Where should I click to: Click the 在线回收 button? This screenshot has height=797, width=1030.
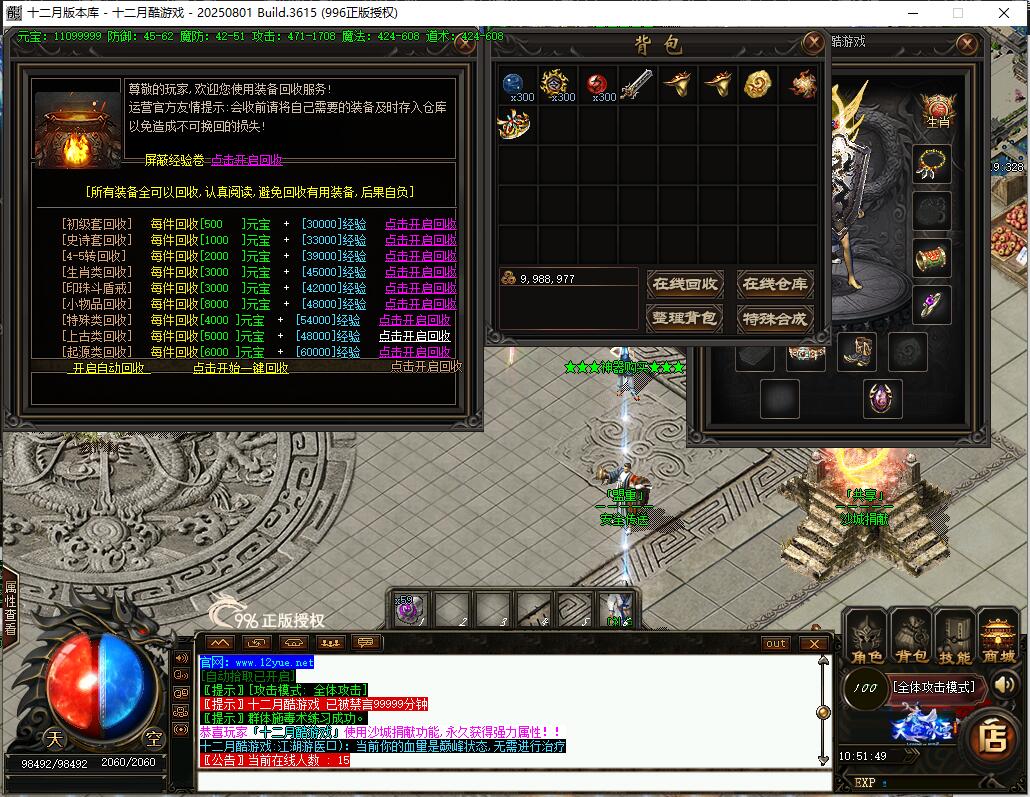pos(685,284)
